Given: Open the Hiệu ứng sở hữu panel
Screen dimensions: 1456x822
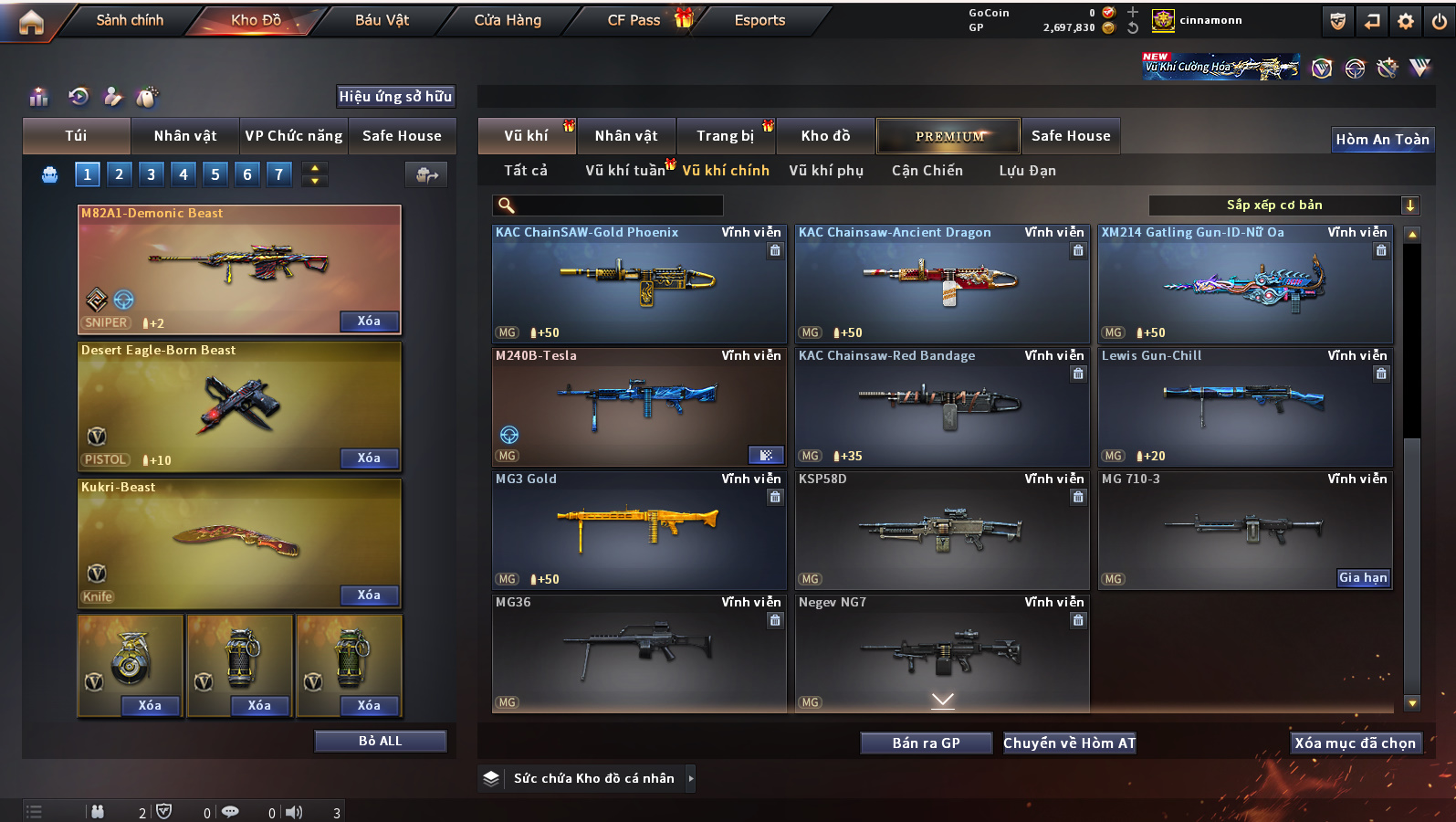Looking at the screenshot, I should 395,96.
